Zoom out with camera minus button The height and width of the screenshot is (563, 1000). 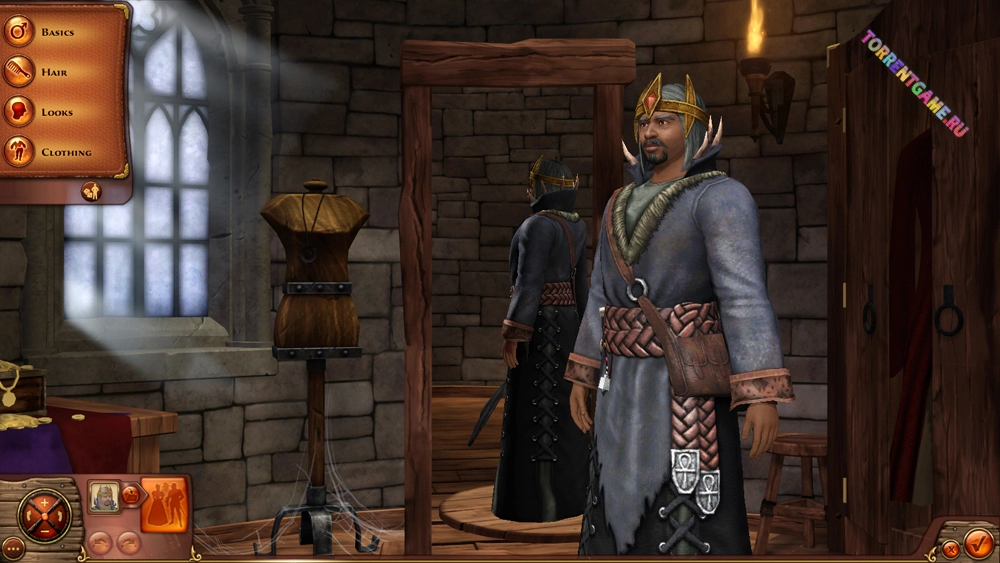point(45,532)
